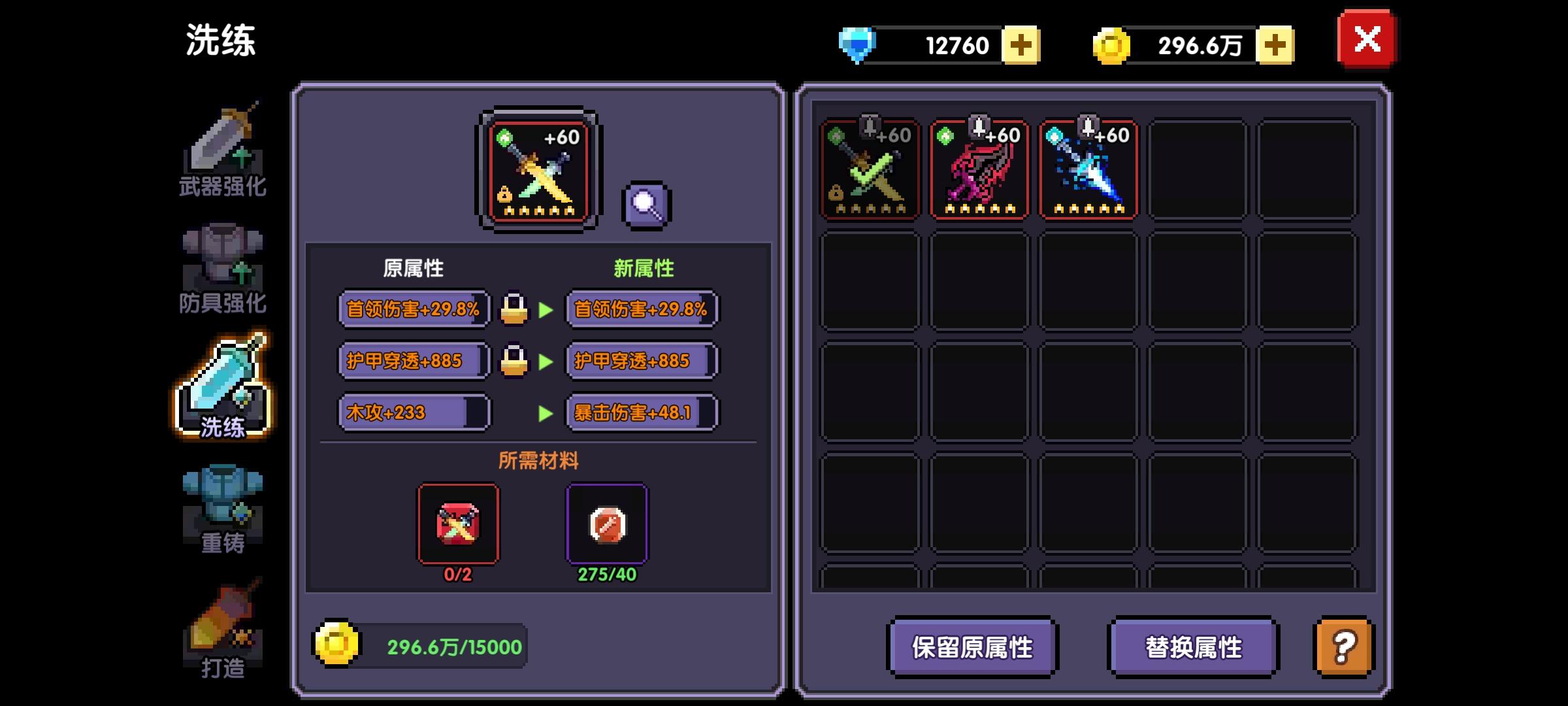Expand diamond balance with the + button
Screen dimensions: 1568x706
(x=1022, y=44)
